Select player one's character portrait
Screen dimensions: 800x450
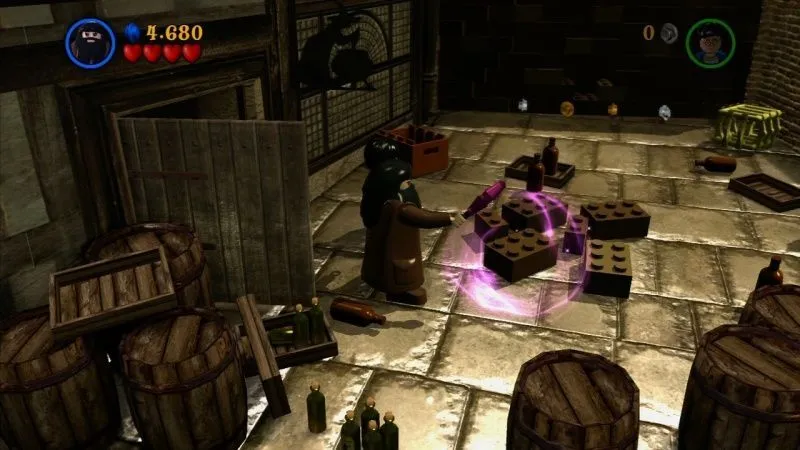(x=90, y=43)
